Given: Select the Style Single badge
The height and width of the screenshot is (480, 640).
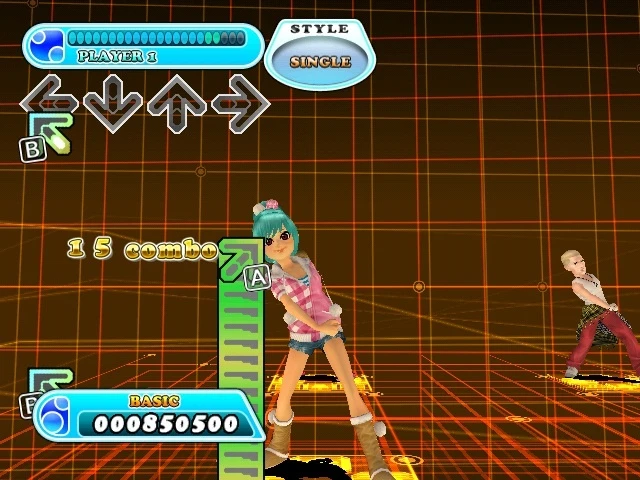Looking at the screenshot, I should pos(320,50).
